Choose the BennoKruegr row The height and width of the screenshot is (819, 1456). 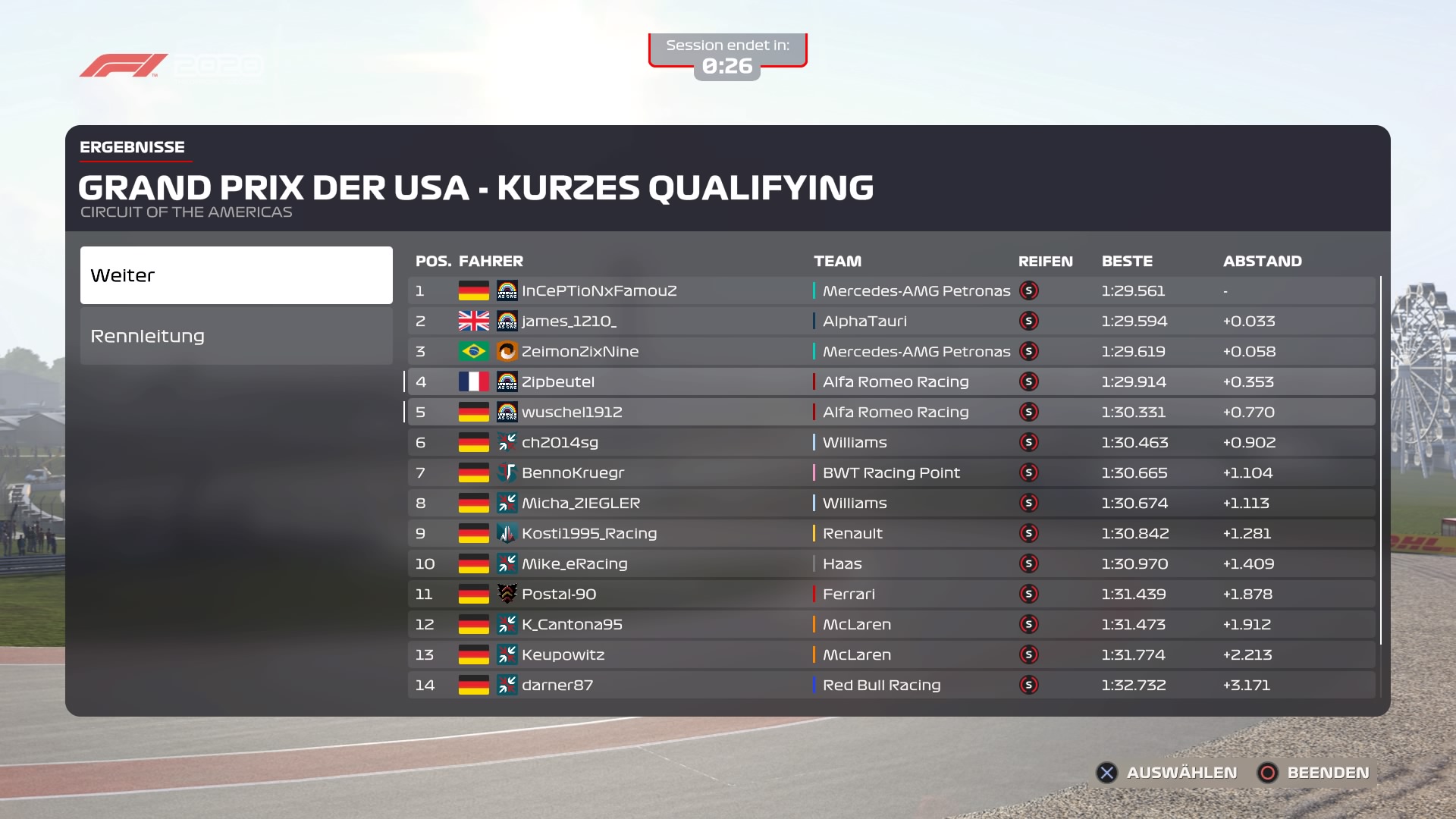point(890,473)
